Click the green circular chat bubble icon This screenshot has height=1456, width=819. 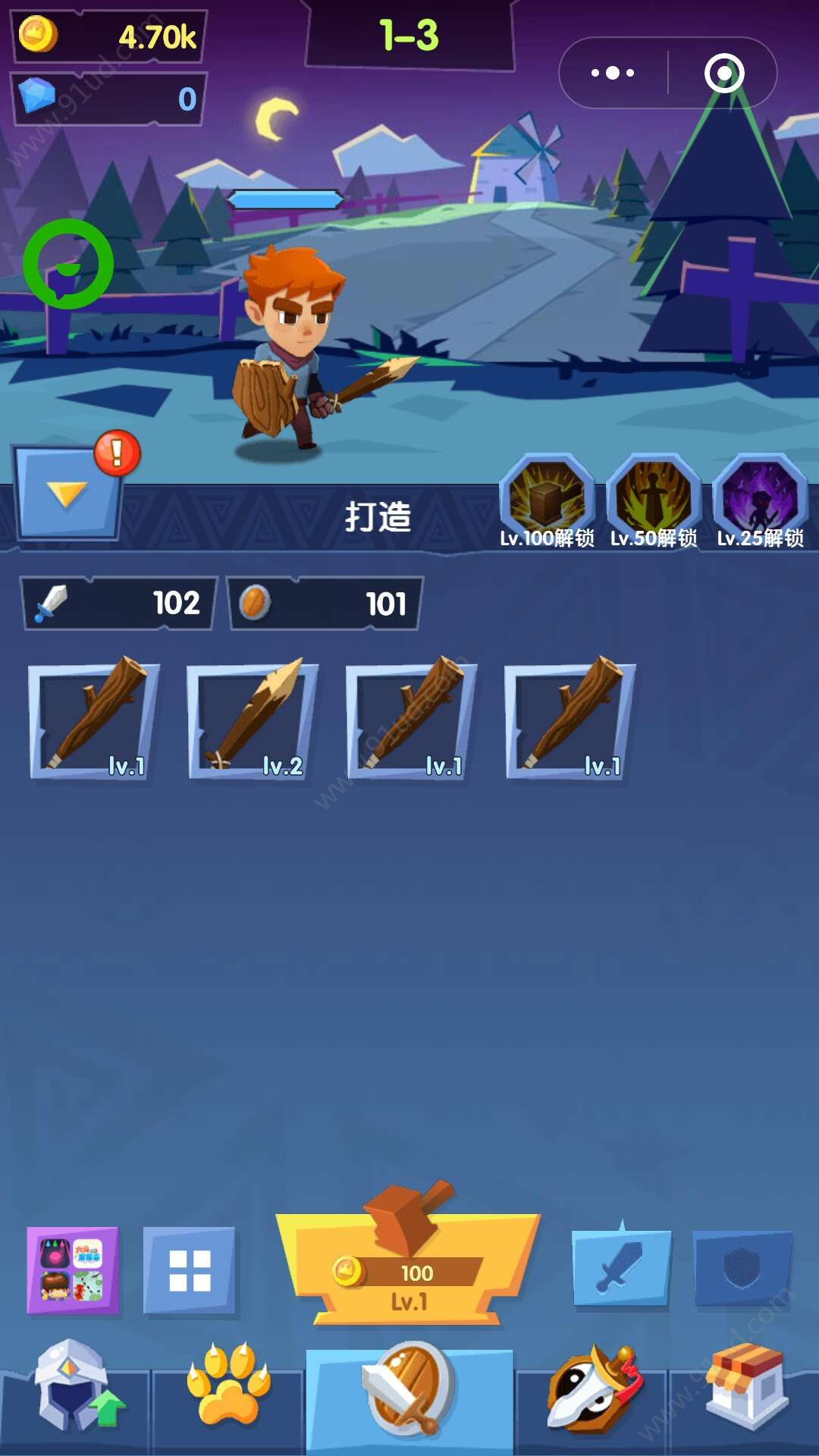(68, 264)
